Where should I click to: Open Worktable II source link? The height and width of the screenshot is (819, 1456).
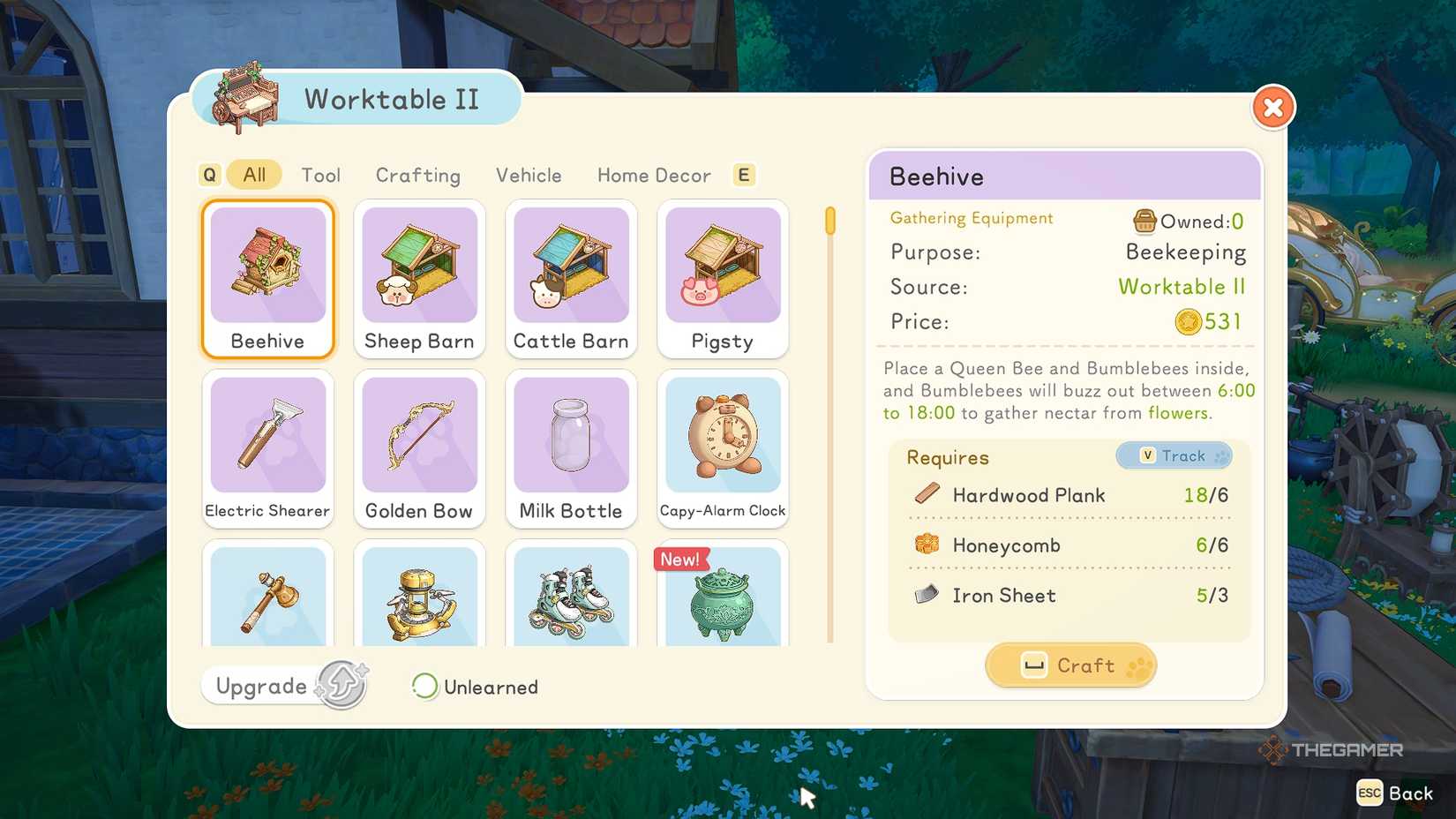[x=1182, y=286]
